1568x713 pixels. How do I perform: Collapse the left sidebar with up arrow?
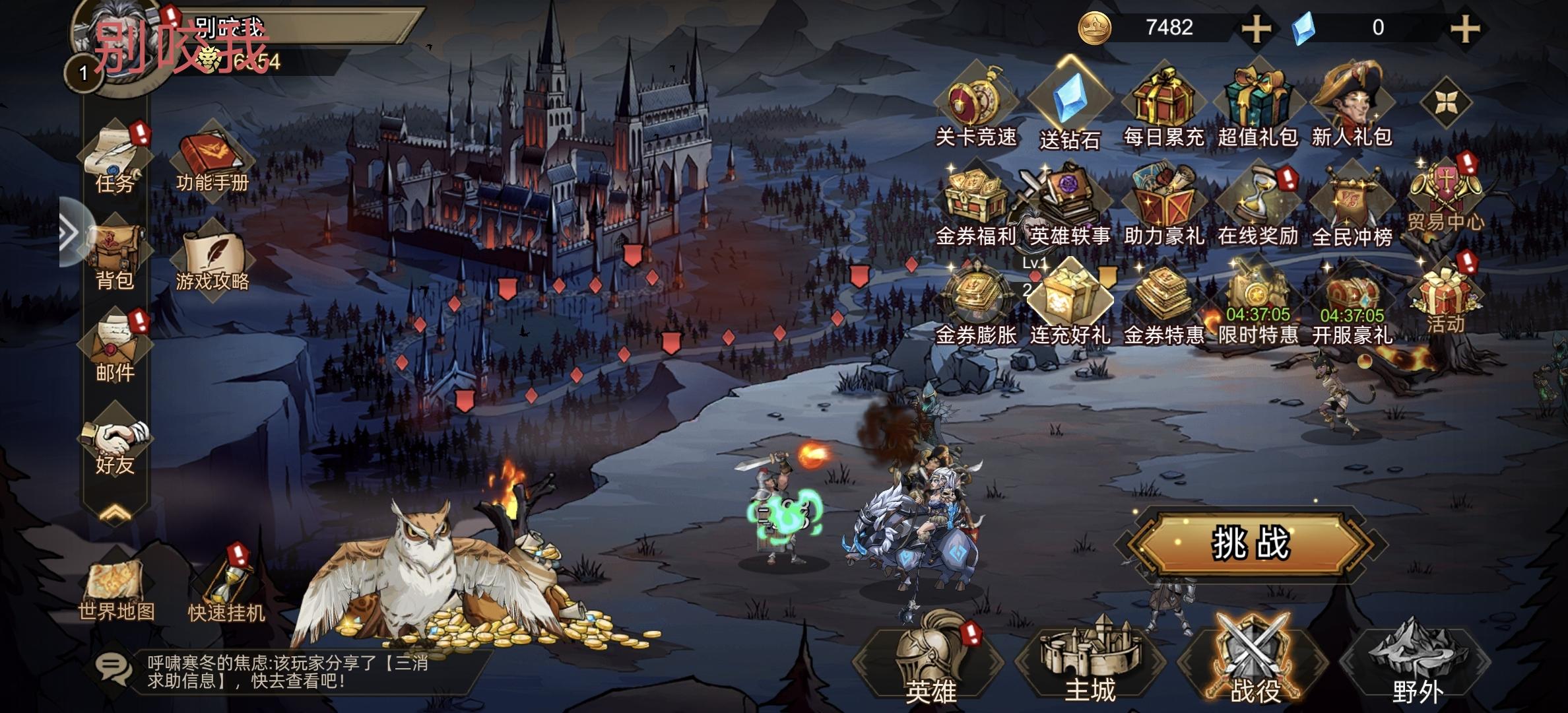(115, 513)
